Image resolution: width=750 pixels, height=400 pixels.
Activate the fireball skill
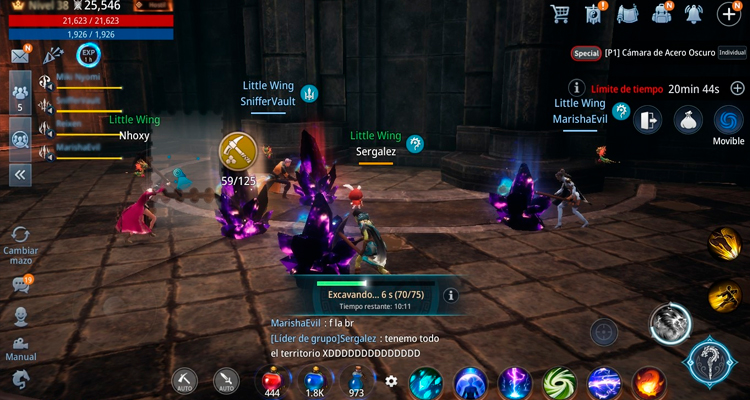(648, 383)
